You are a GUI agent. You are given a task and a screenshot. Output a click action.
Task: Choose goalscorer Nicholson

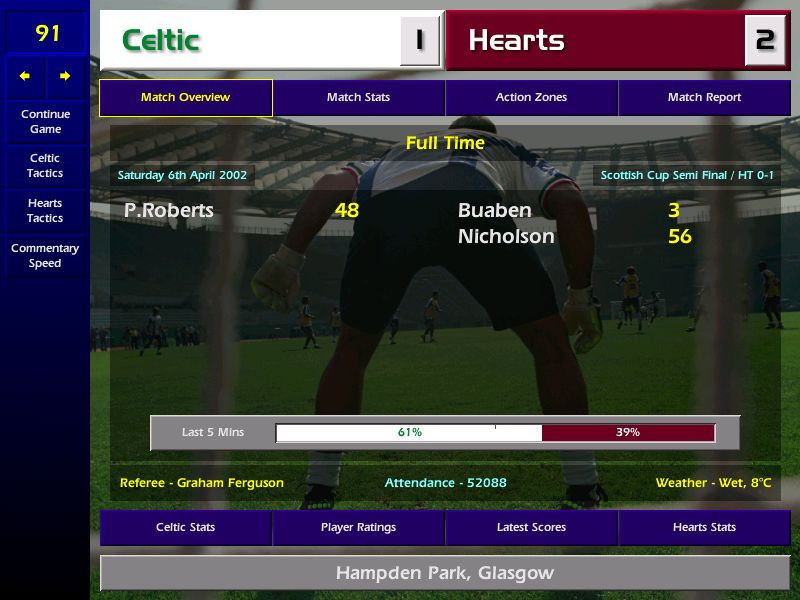(505, 237)
